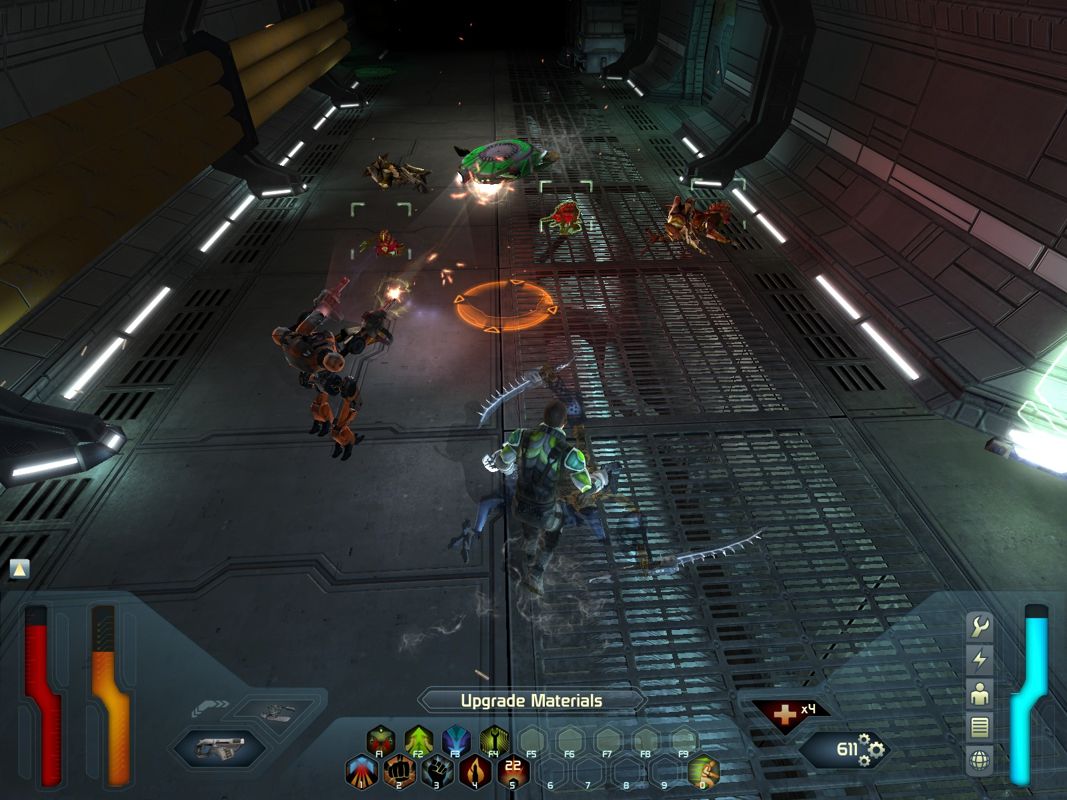1067x800 pixels.
Task: Click the weapon swap arrows icon
Action: (208, 708)
